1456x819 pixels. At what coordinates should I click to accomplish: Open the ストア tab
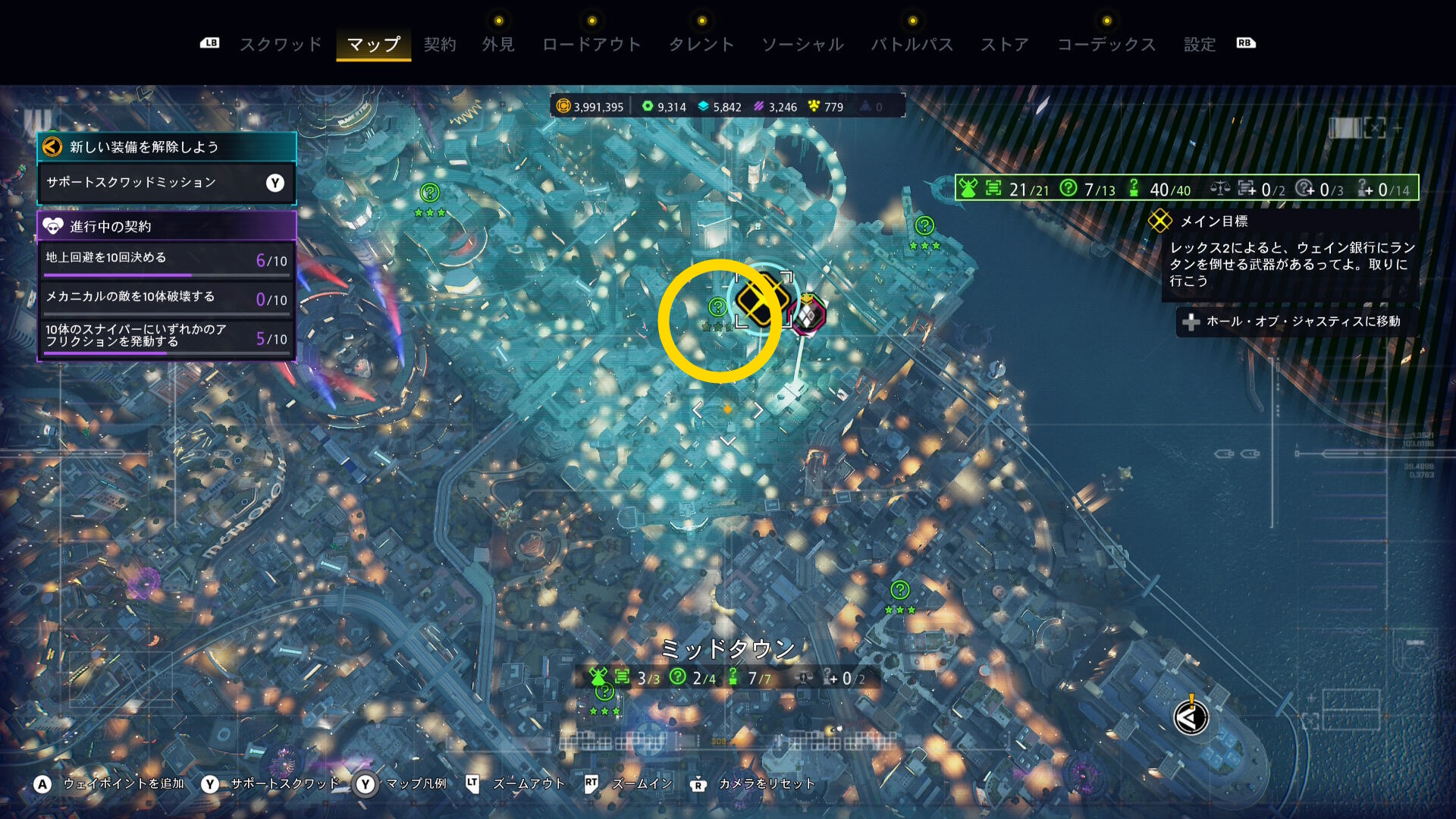point(1005,45)
